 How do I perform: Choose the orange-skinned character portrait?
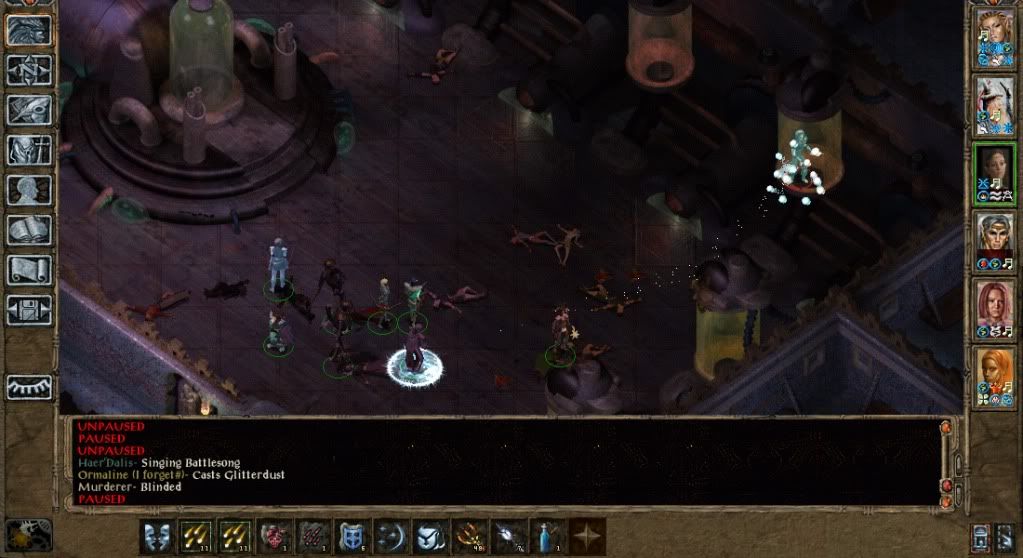(995, 375)
